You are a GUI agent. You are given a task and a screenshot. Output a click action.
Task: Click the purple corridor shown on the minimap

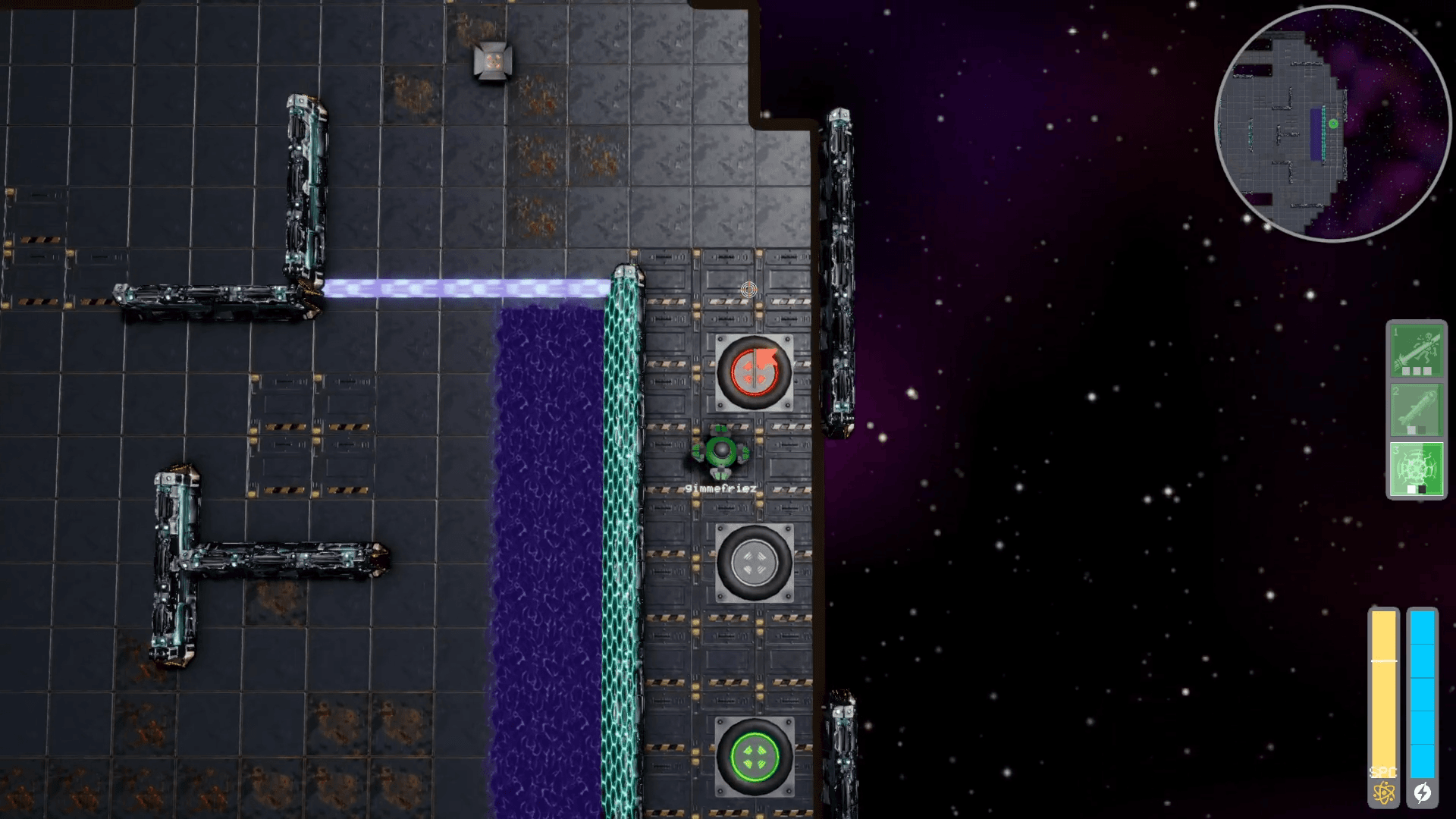point(1316,135)
